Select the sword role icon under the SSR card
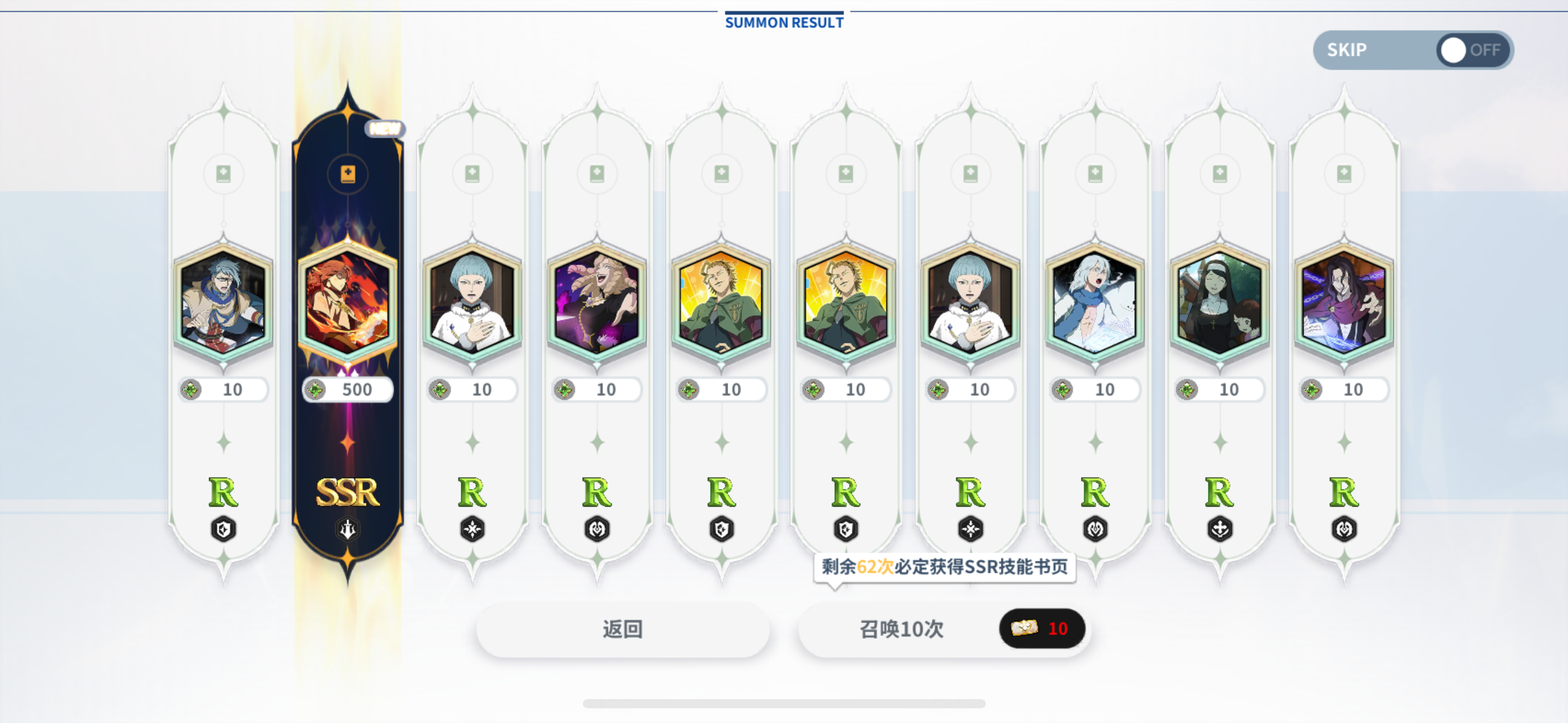The width and height of the screenshot is (1568, 723). [347, 528]
